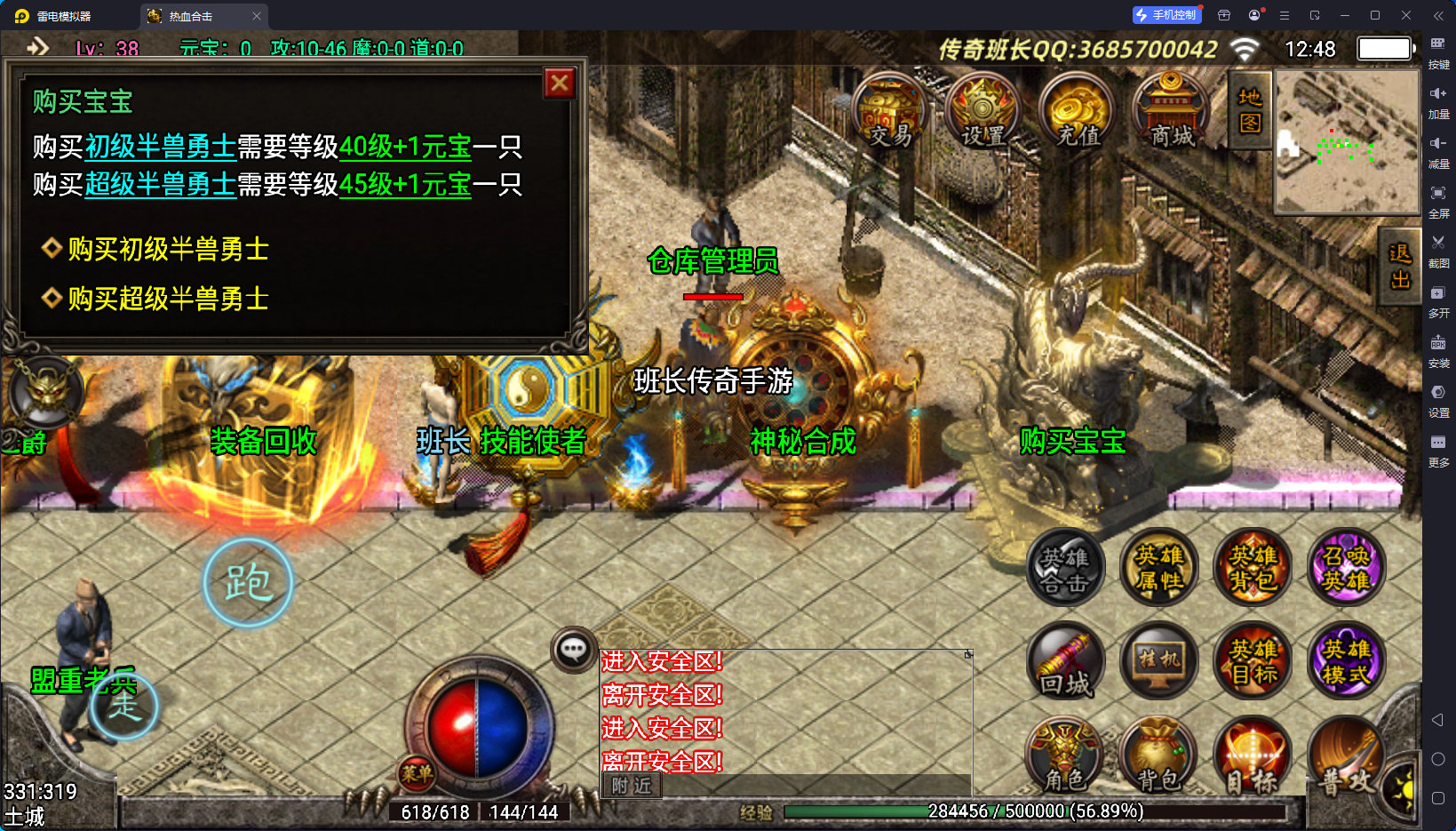Toggle the 走 walk button
Screen dimensions: 1456x831
click(125, 707)
